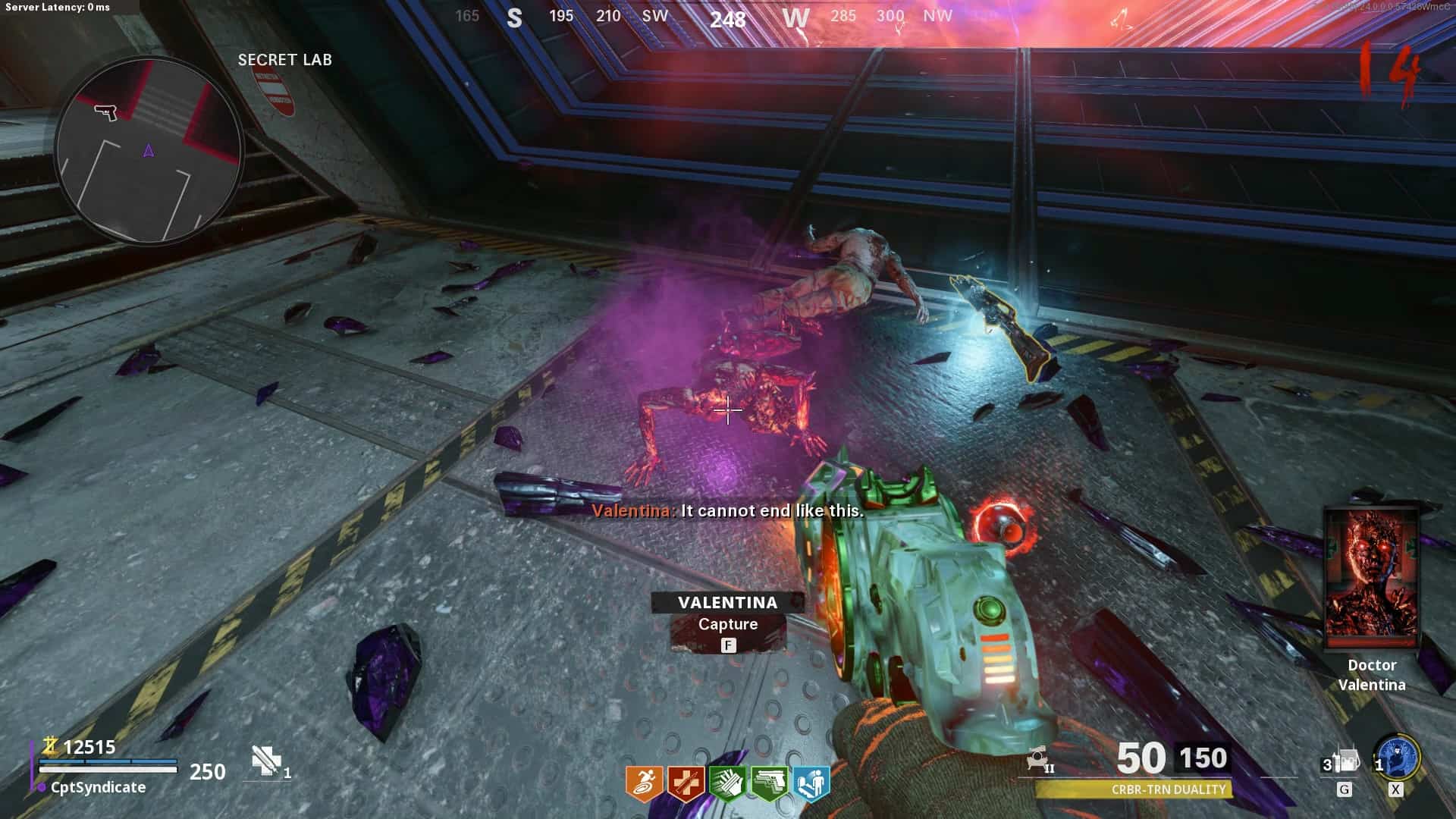Click the Pack-a-Punch tier II weapon icon

[x=1039, y=759]
